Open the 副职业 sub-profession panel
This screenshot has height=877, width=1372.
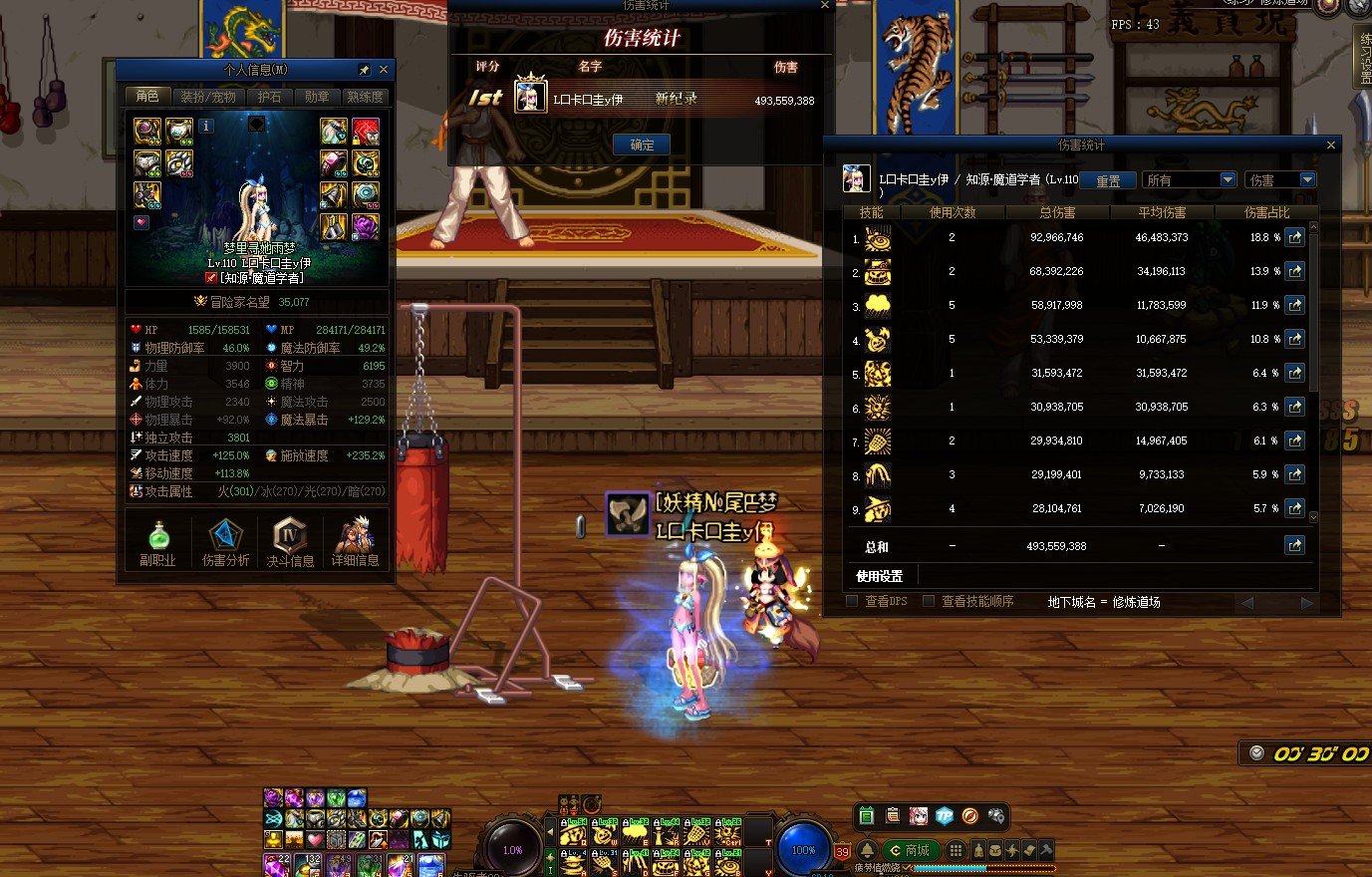[157, 542]
